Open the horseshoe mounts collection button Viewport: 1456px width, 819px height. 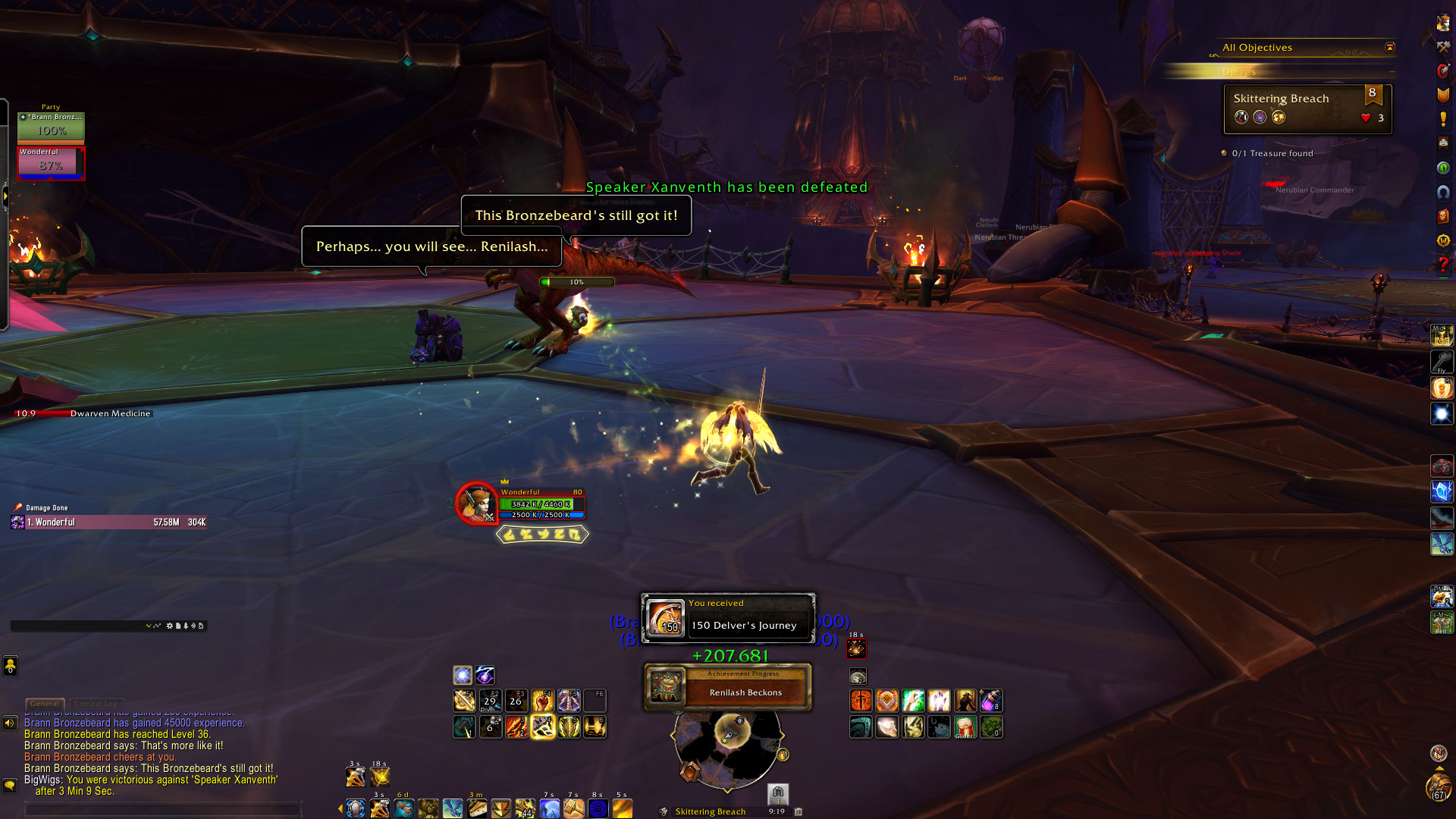point(1443,192)
